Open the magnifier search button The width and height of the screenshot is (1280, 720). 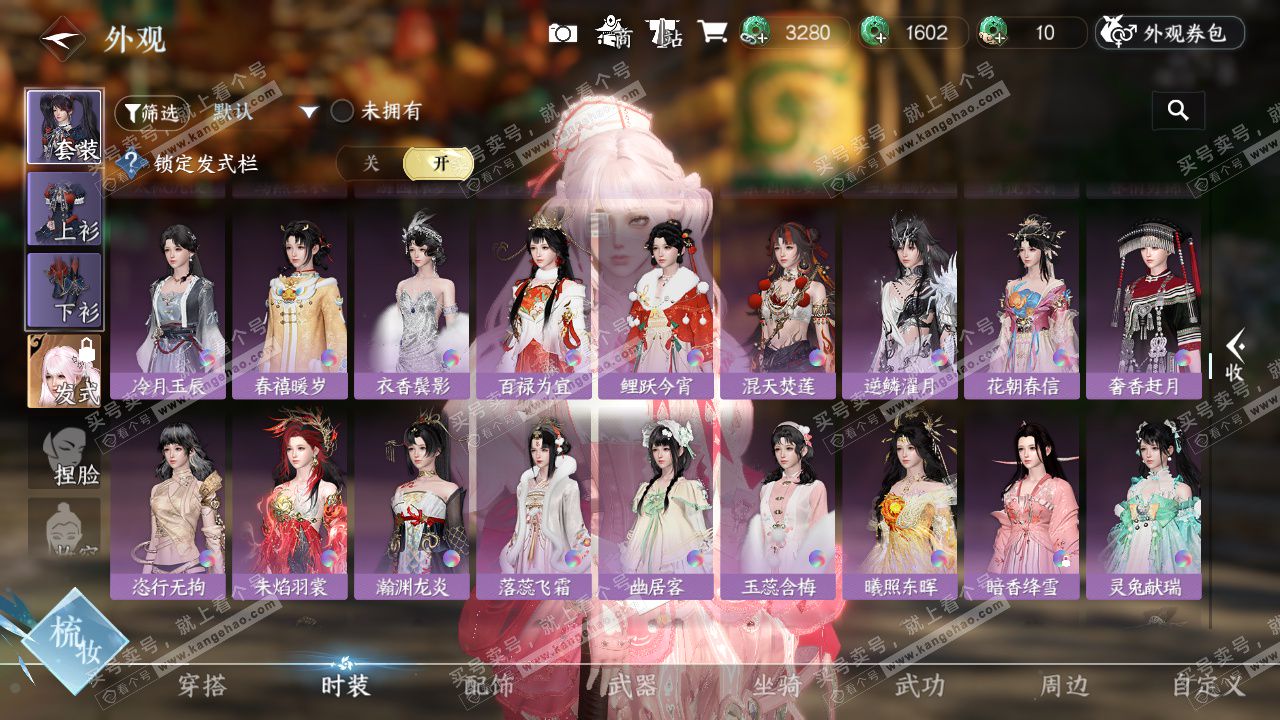click(x=1178, y=111)
